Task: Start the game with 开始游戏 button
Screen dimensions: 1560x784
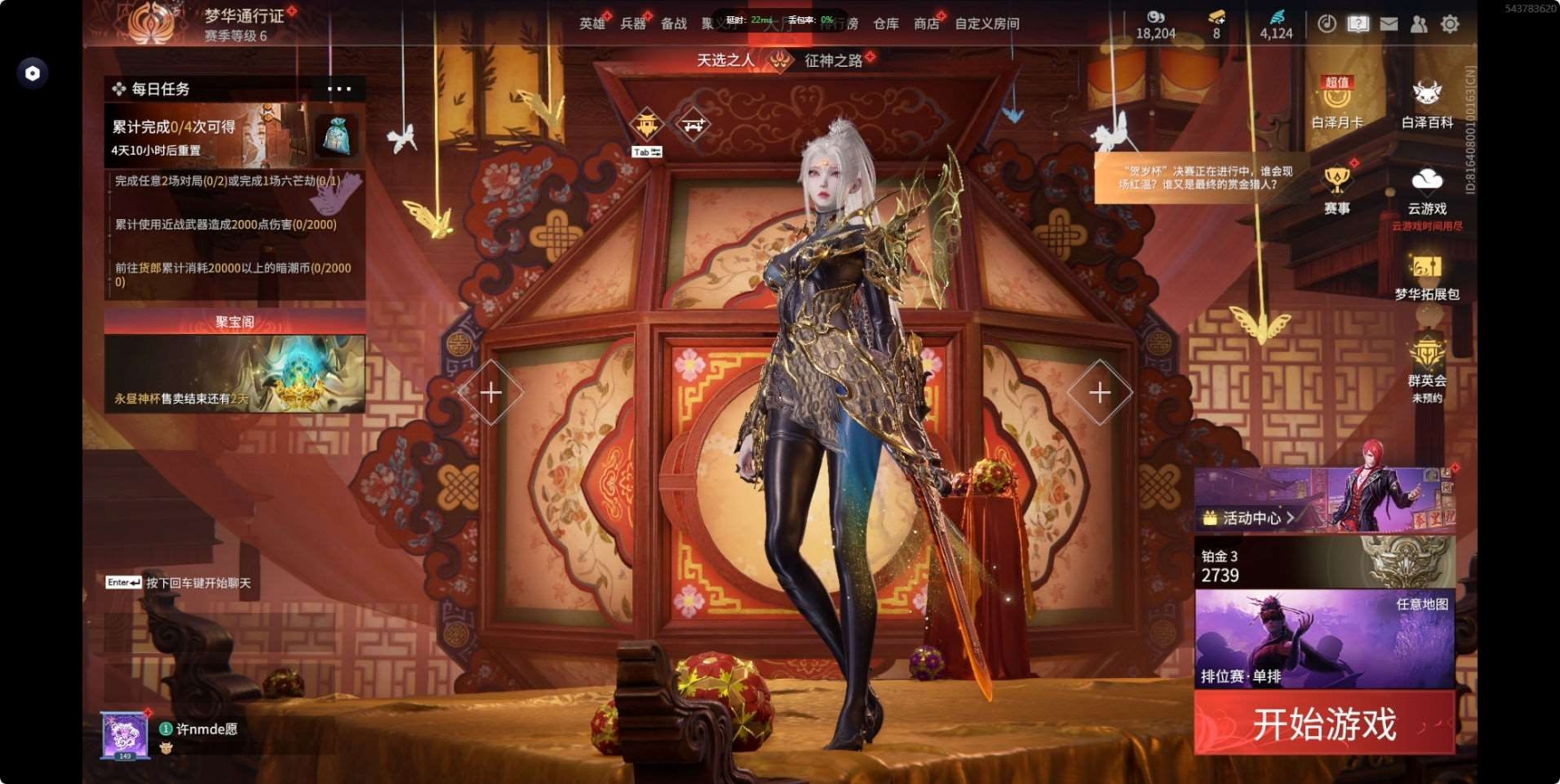Action: coord(1324,723)
